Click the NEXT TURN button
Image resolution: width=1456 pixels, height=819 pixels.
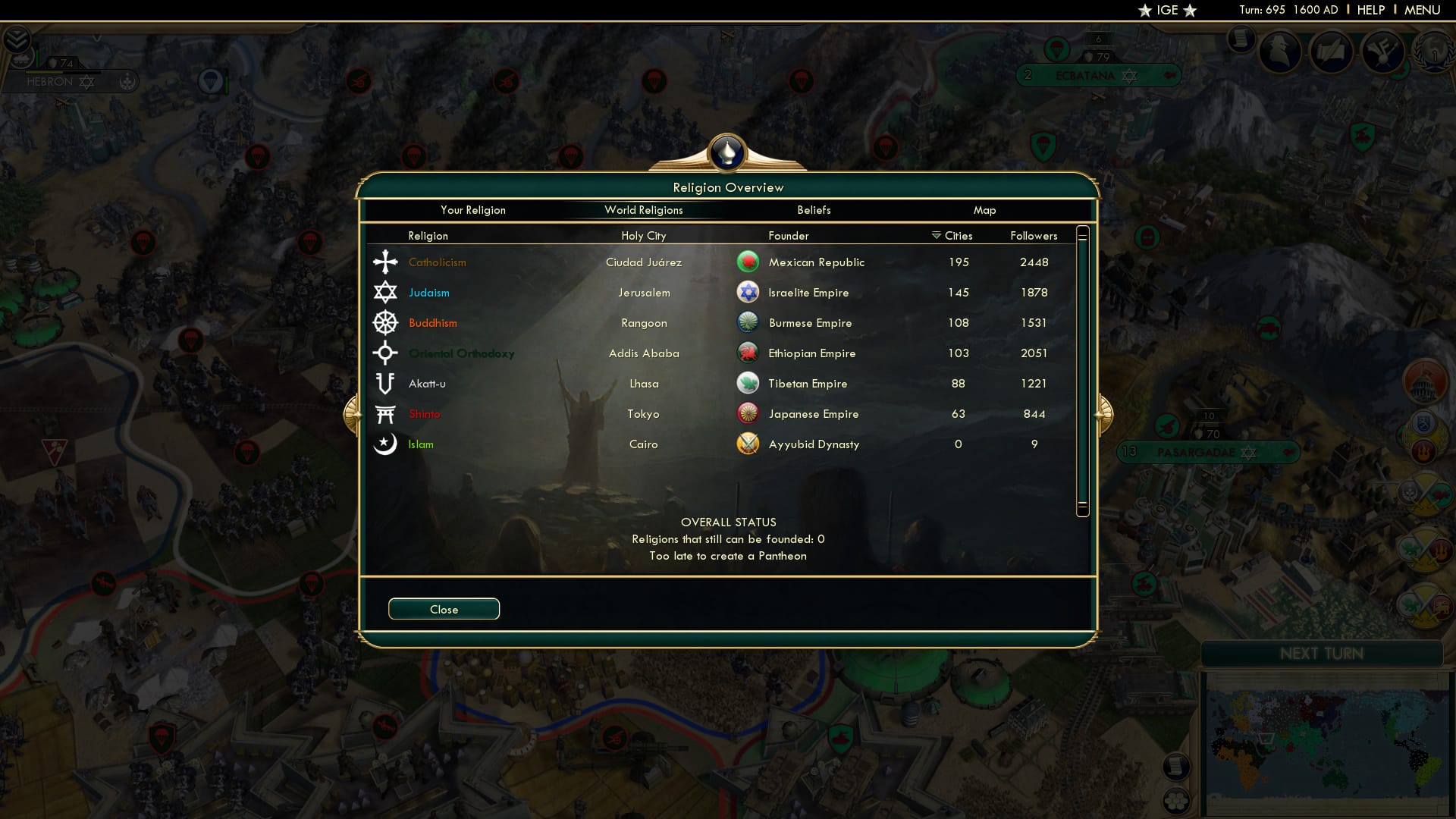(x=1323, y=654)
